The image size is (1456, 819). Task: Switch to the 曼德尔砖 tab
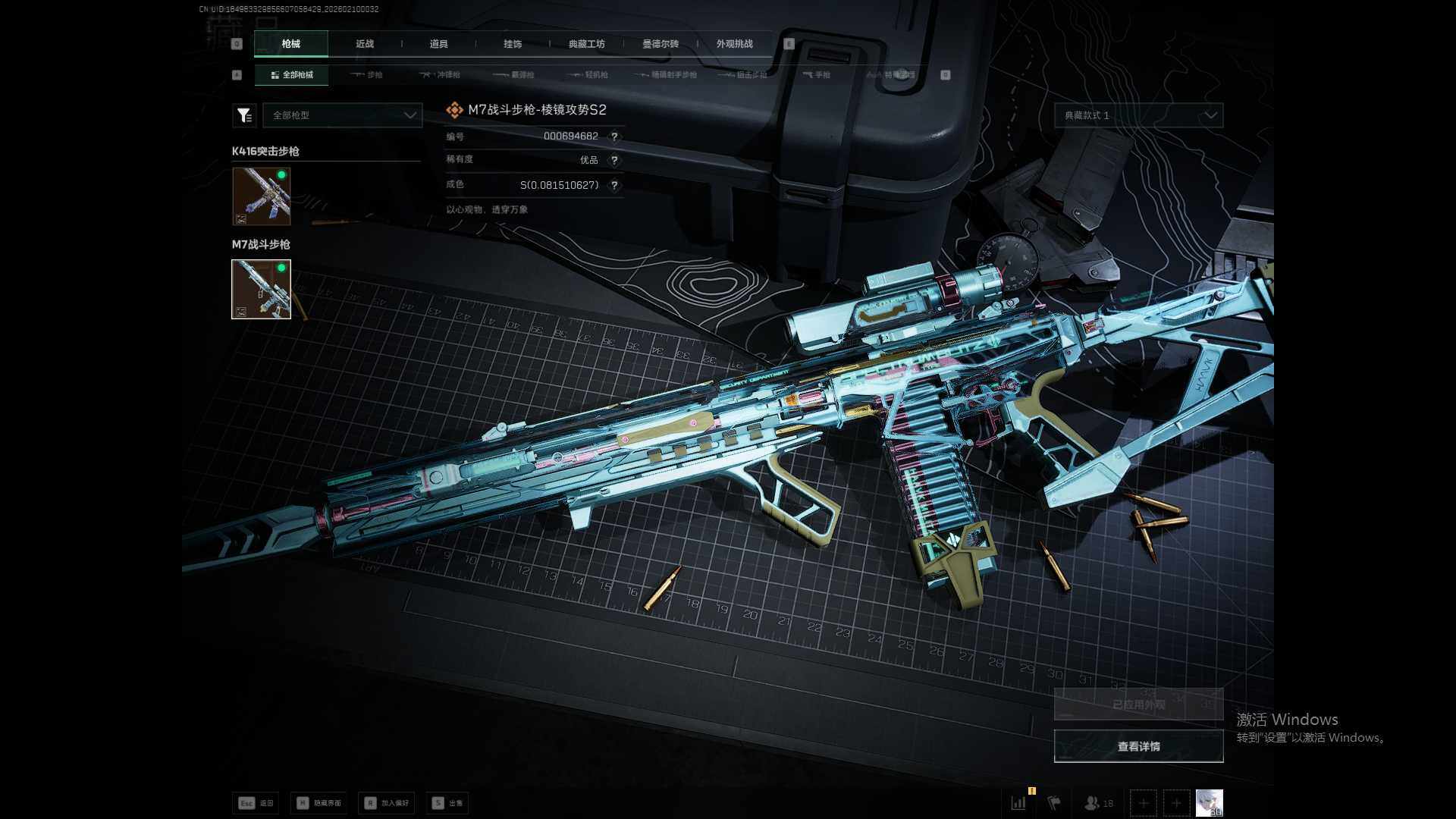click(661, 44)
